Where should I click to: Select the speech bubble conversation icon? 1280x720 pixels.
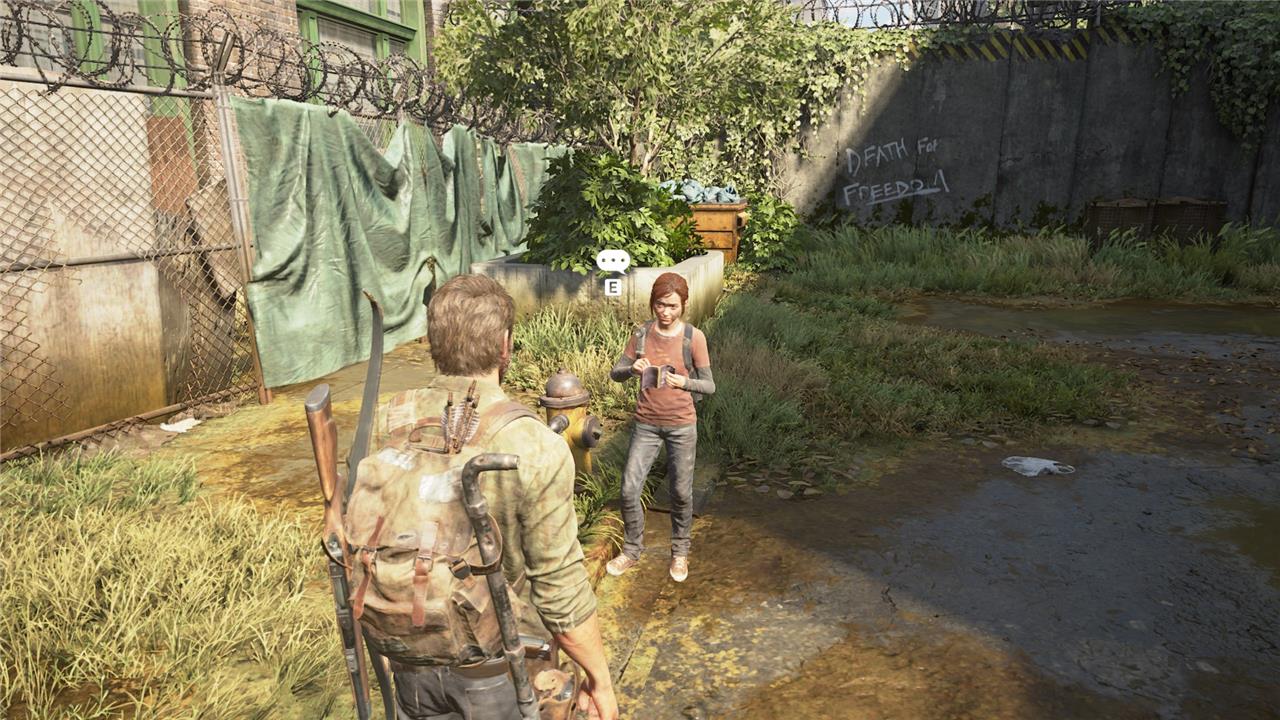click(x=612, y=261)
